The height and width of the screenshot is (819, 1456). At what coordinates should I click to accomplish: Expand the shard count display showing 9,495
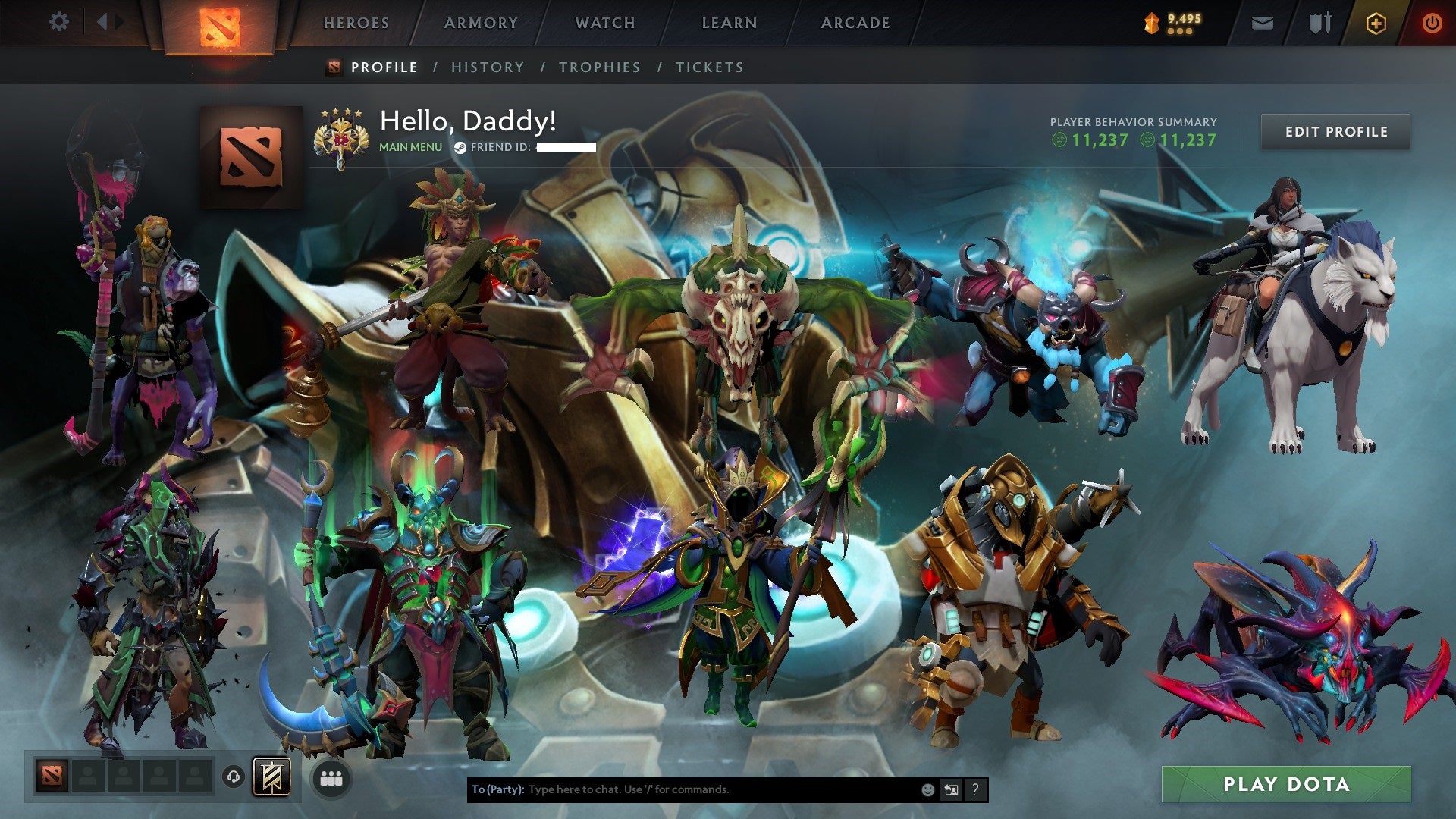tap(1175, 22)
